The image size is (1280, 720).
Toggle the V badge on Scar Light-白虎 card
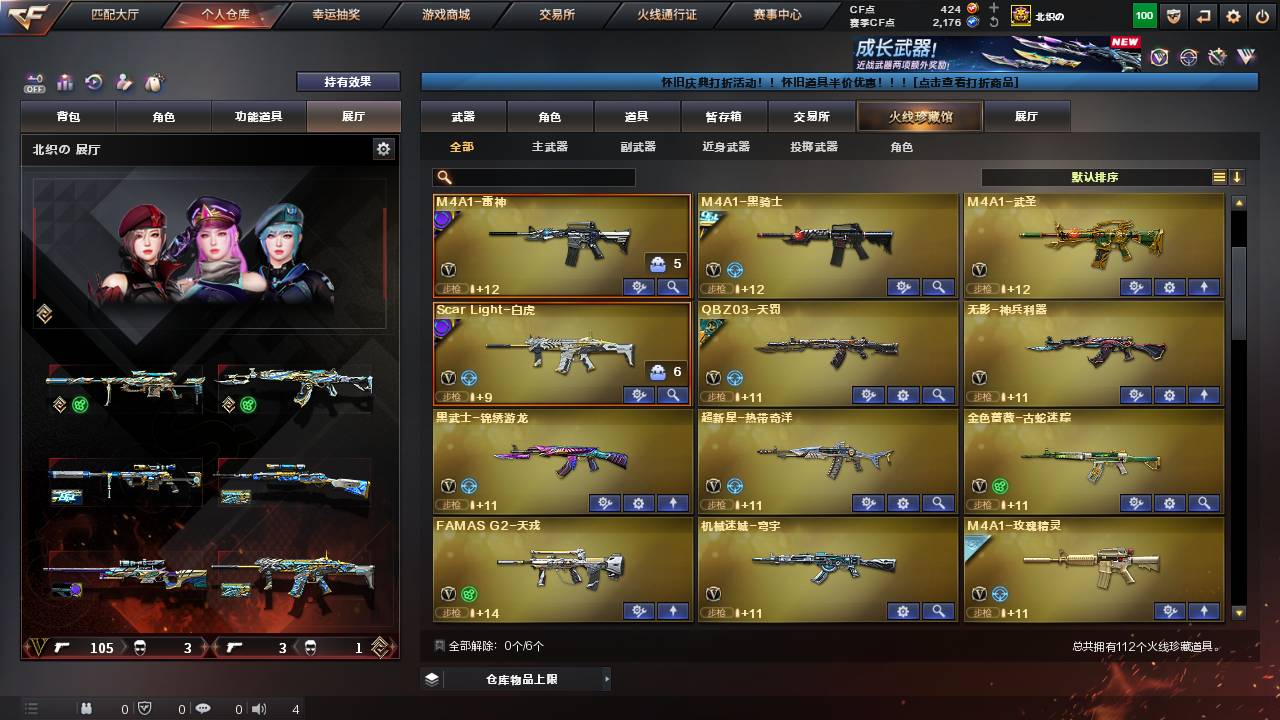[448, 379]
